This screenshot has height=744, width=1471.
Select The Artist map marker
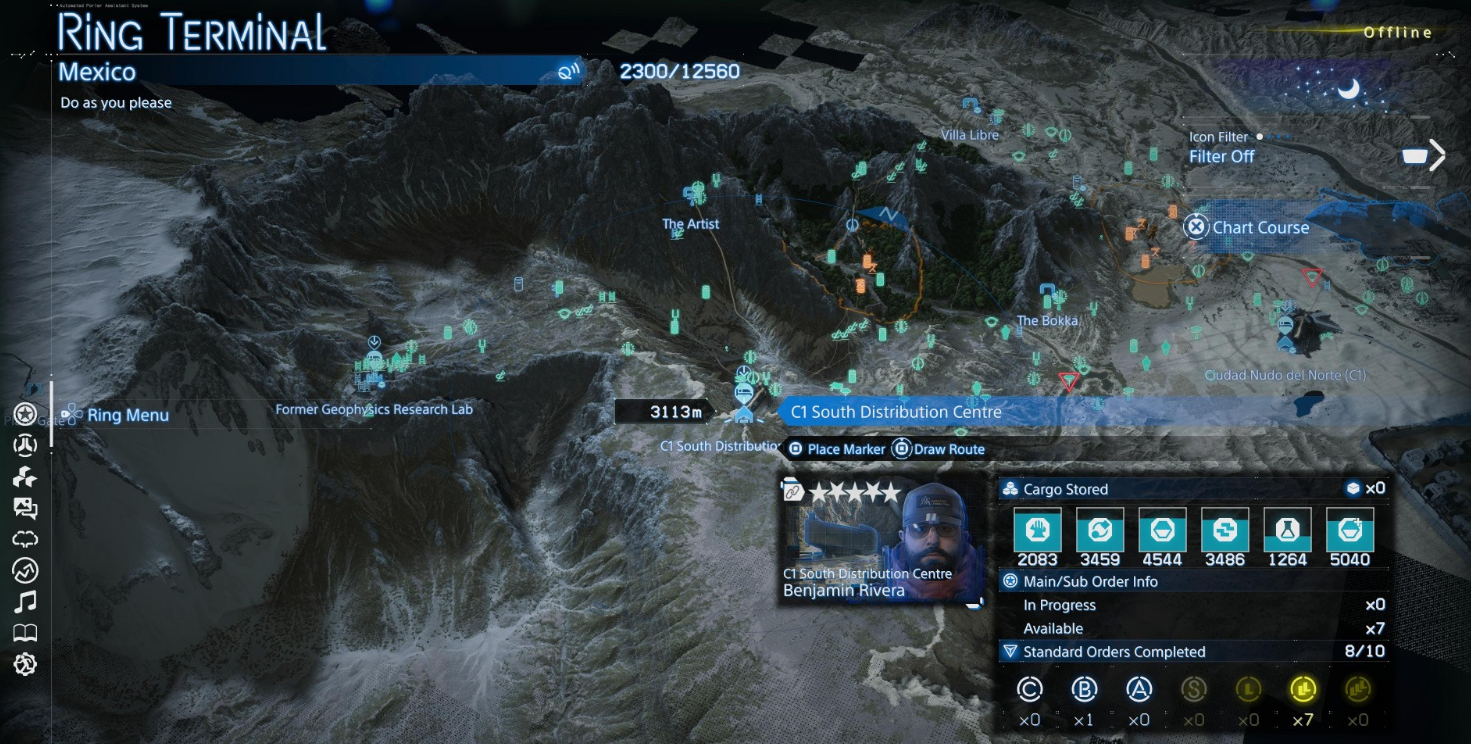(x=694, y=192)
